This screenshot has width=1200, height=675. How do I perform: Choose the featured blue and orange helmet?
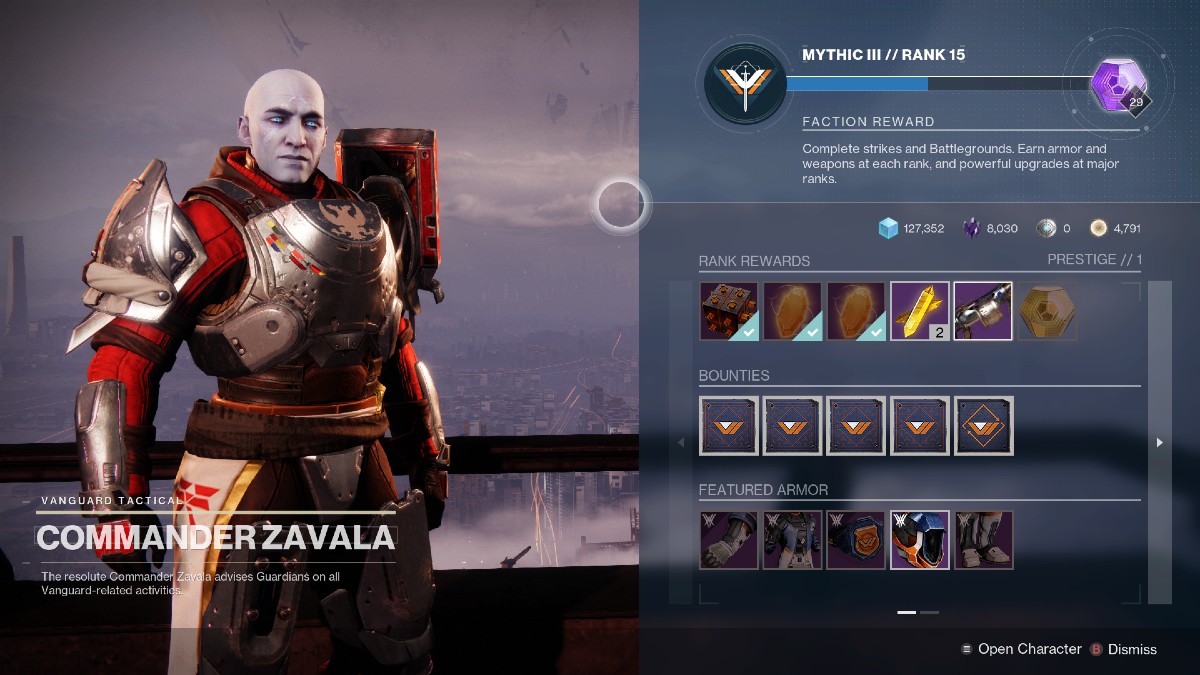pos(920,540)
